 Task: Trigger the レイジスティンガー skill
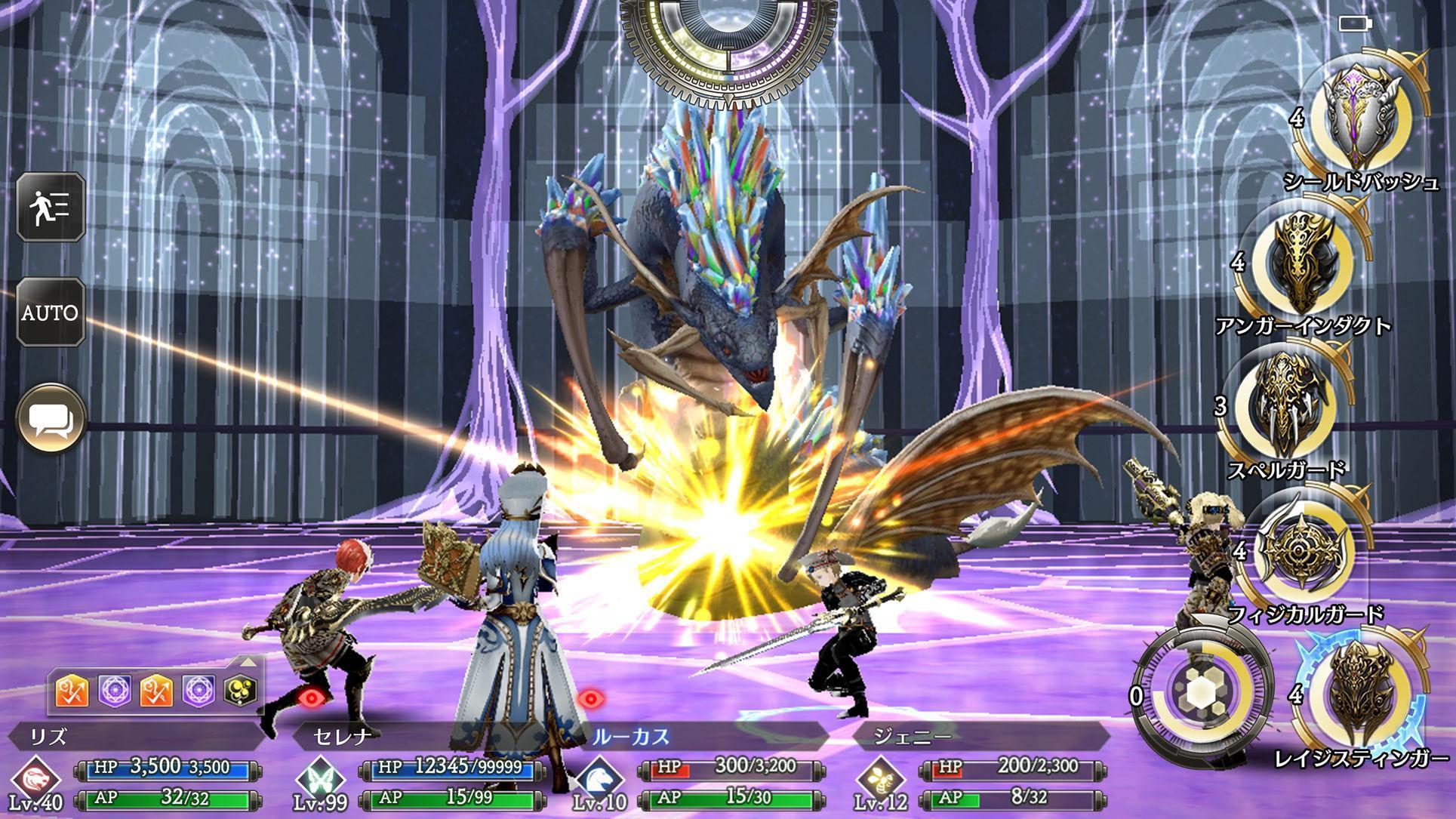[1361, 693]
